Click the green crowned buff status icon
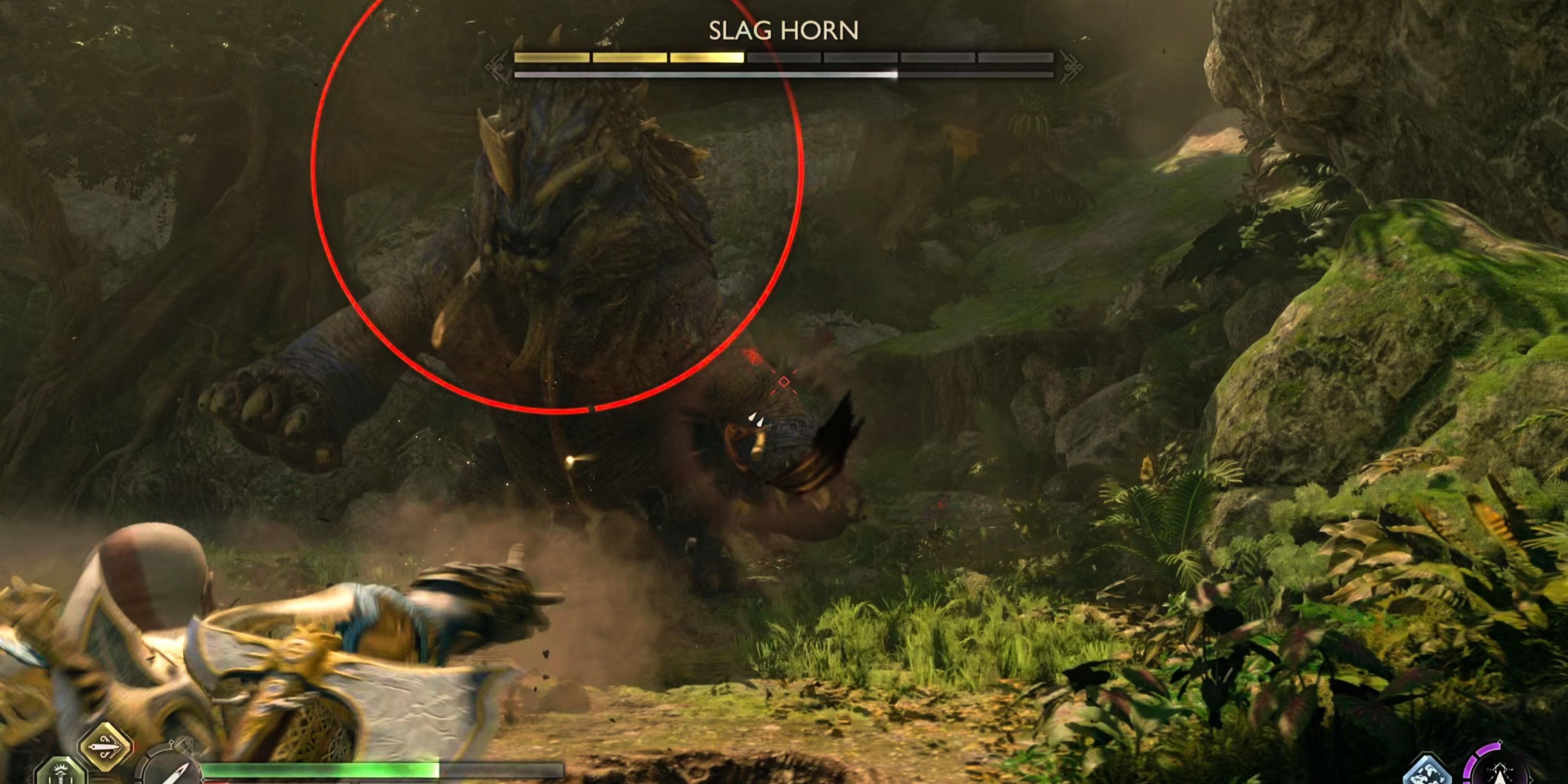The width and height of the screenshot is (1568, 784). point(60,776)
